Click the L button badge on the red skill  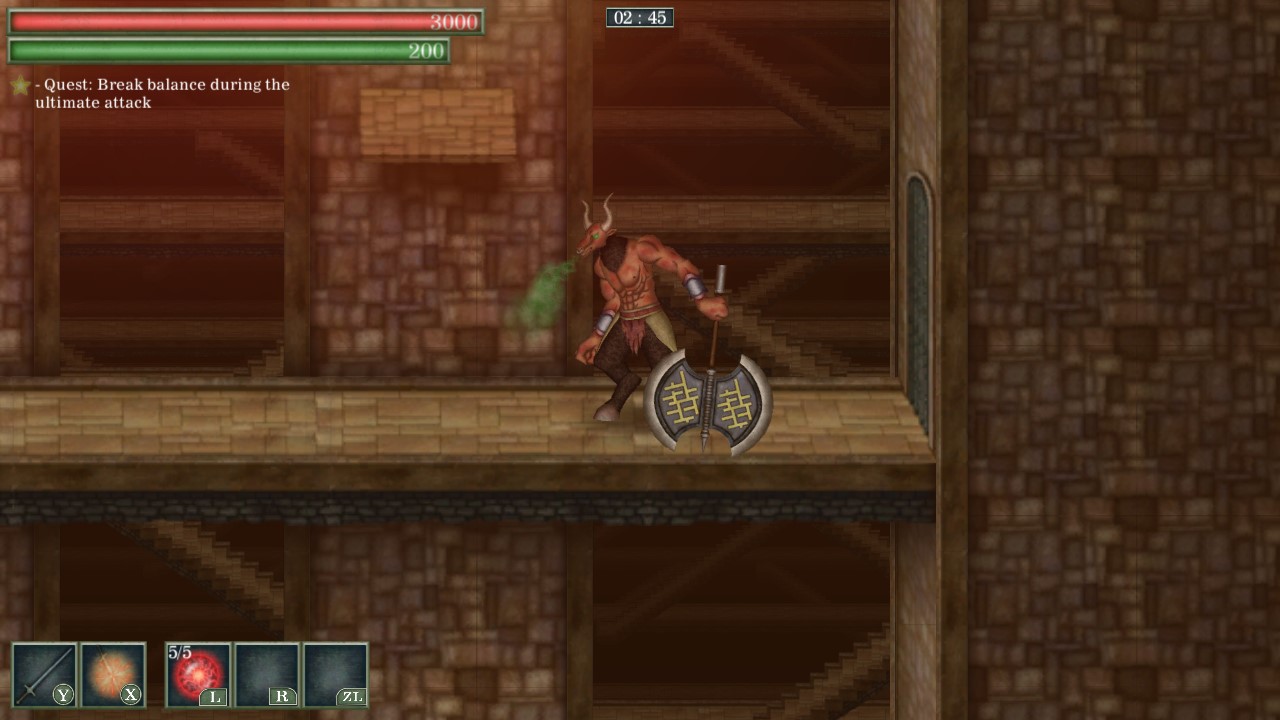point(216,698)
